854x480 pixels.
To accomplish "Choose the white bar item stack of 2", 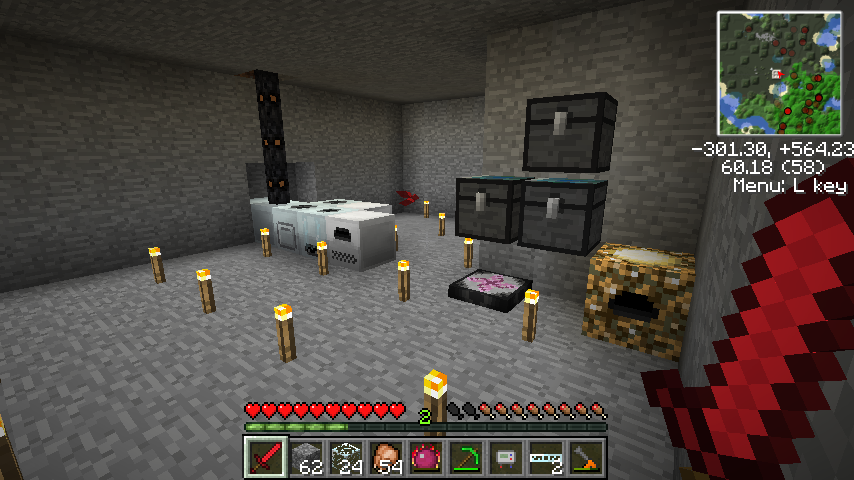I will click(546, 457).
